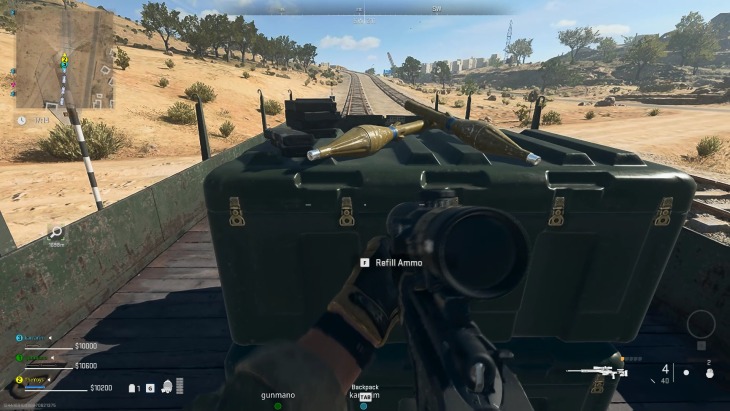730x411 pixels.
Task: Click the magnifying glass objective marker
Action: (56, 232)
